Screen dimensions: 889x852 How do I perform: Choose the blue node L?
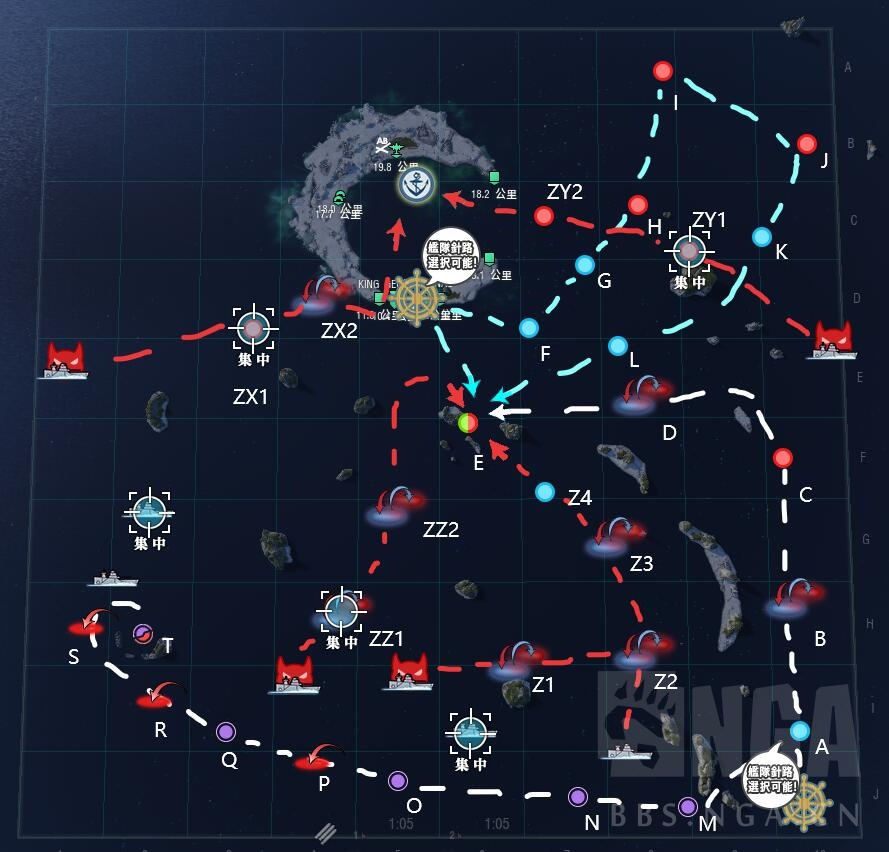(x=618, y=346)
